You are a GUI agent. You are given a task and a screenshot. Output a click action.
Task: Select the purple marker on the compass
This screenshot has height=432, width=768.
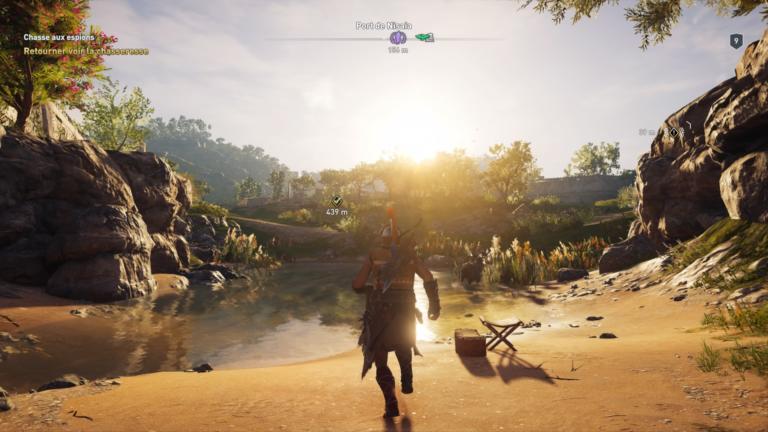pyautogui.click(x=398, y=38)
